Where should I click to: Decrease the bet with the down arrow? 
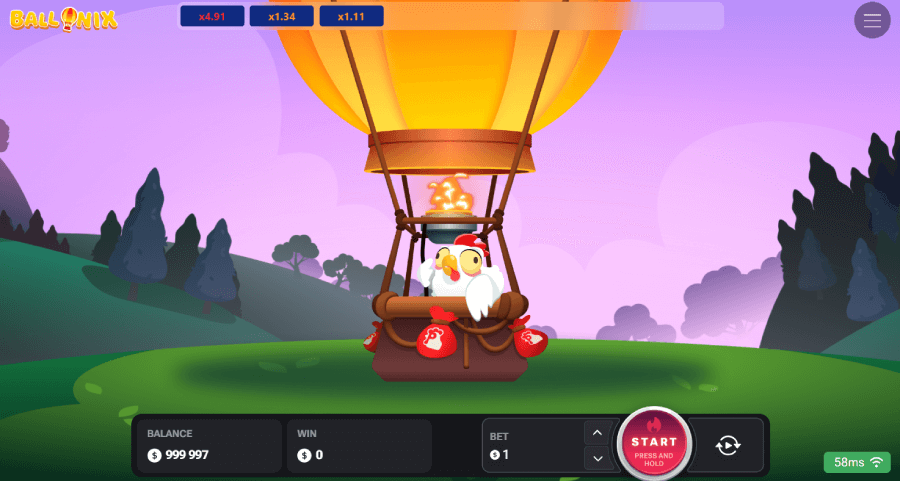[x=597, y=458]
